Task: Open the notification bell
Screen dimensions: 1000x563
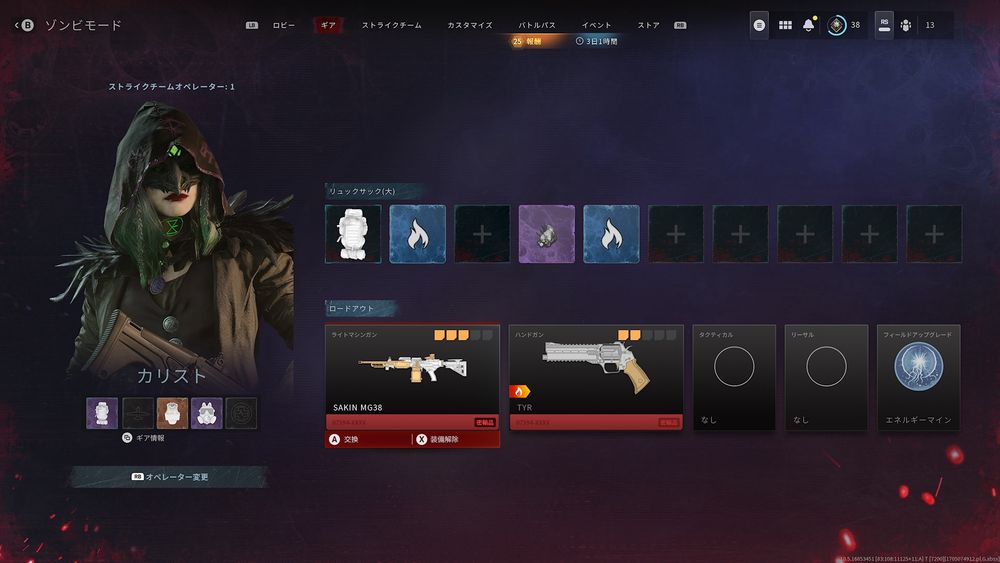Action: point(809,25)
